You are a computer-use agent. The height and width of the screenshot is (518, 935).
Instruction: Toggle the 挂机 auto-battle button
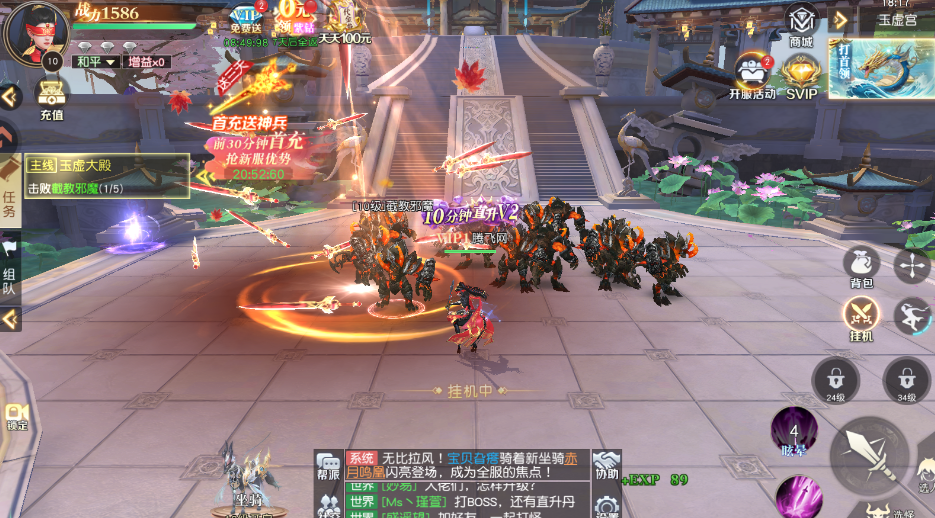click(861, 318)
